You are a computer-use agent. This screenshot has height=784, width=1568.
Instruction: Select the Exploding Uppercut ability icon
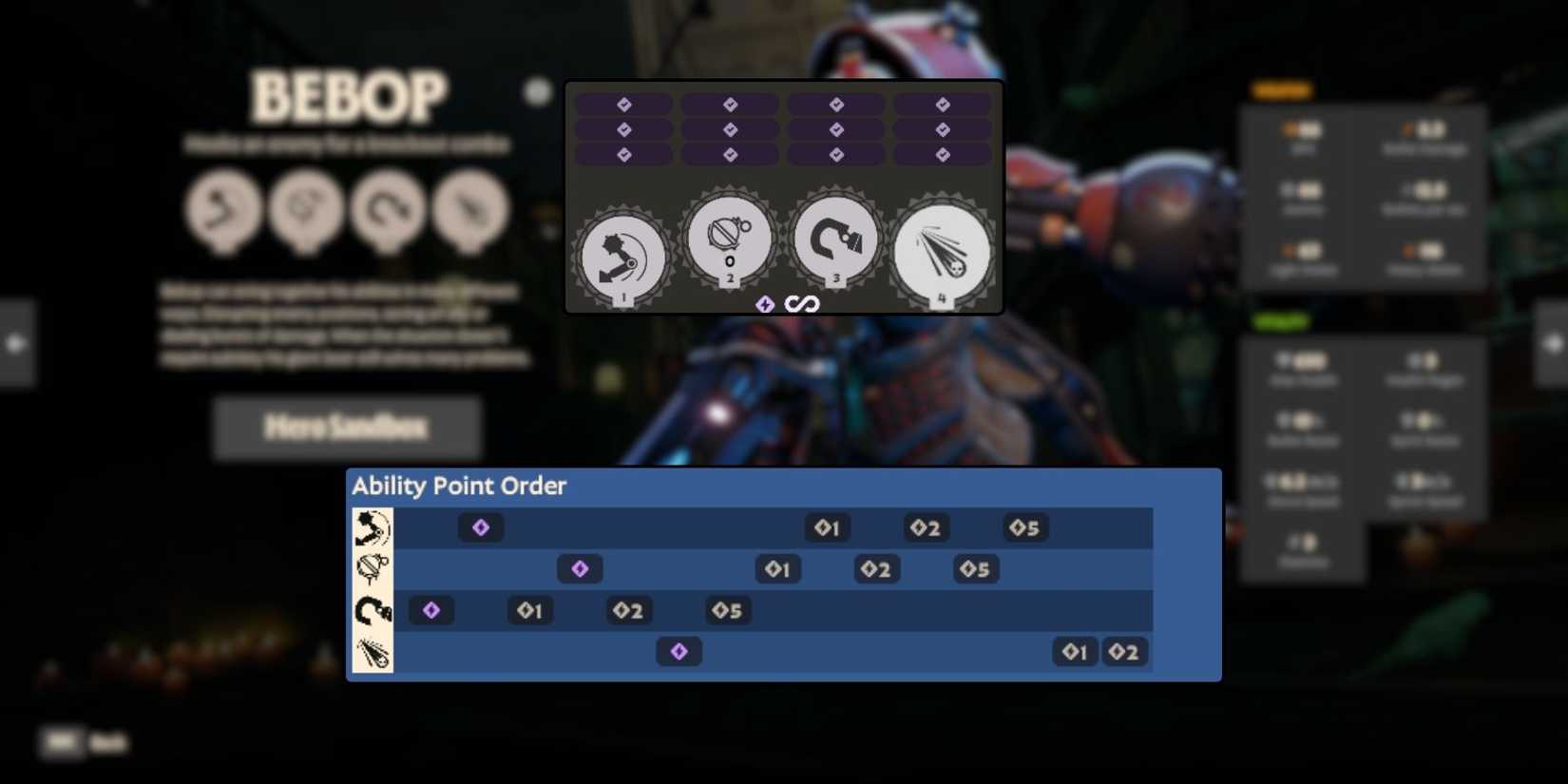pos(622,252)
